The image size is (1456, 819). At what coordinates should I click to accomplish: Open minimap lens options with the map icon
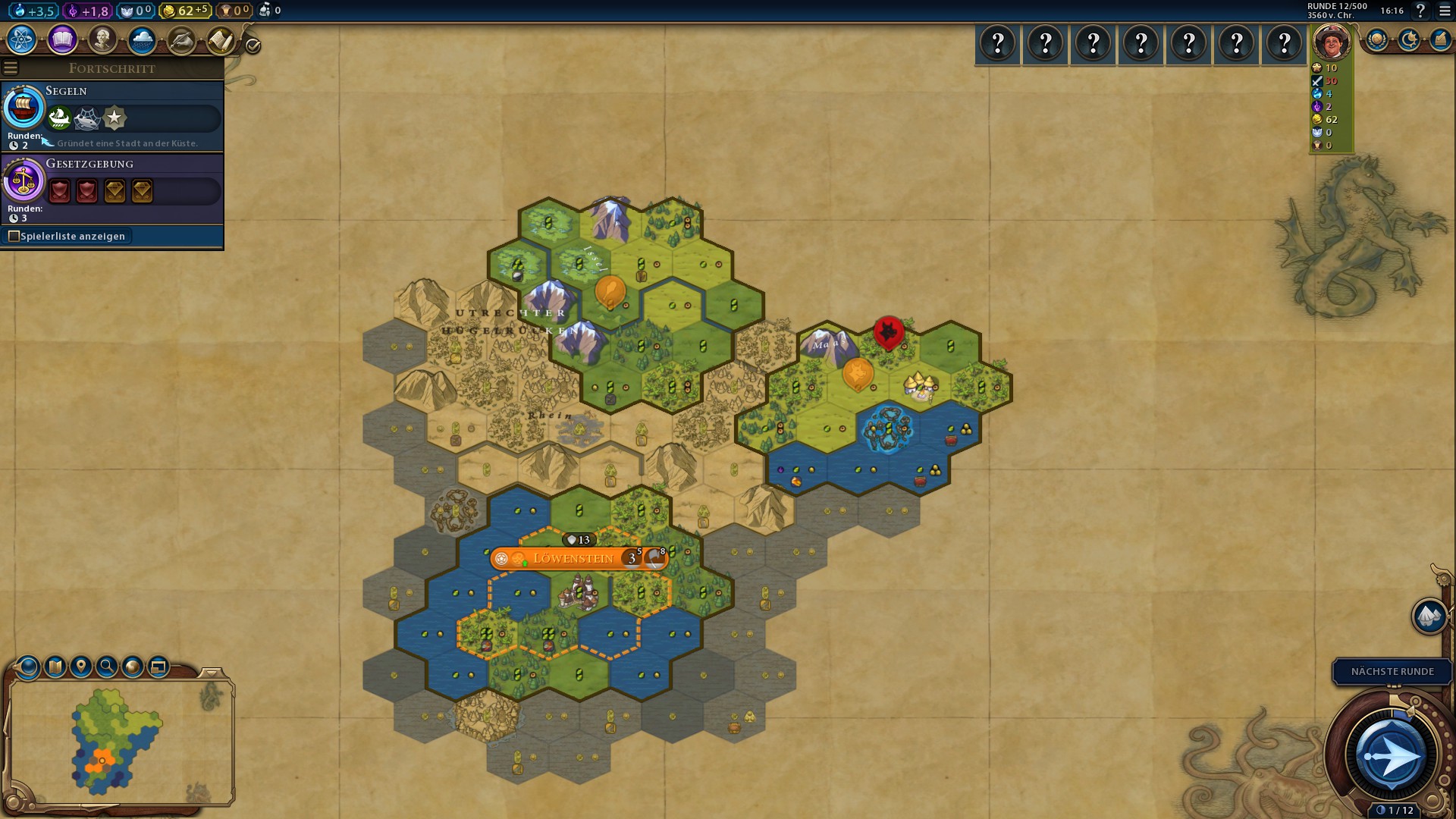[55, 667]
